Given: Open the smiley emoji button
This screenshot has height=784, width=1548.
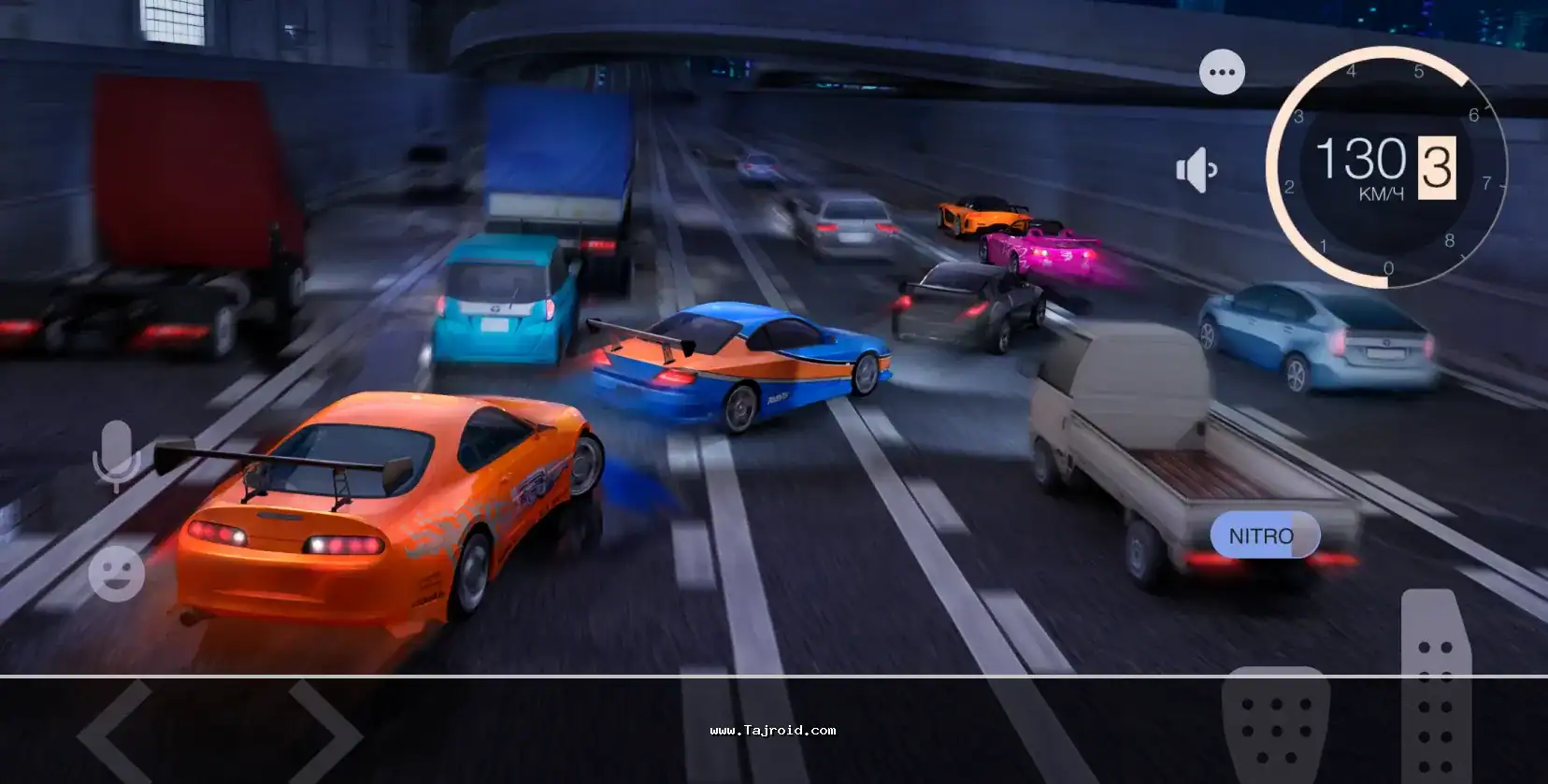Looking at the screenshot, I should (x=117, y=574).
